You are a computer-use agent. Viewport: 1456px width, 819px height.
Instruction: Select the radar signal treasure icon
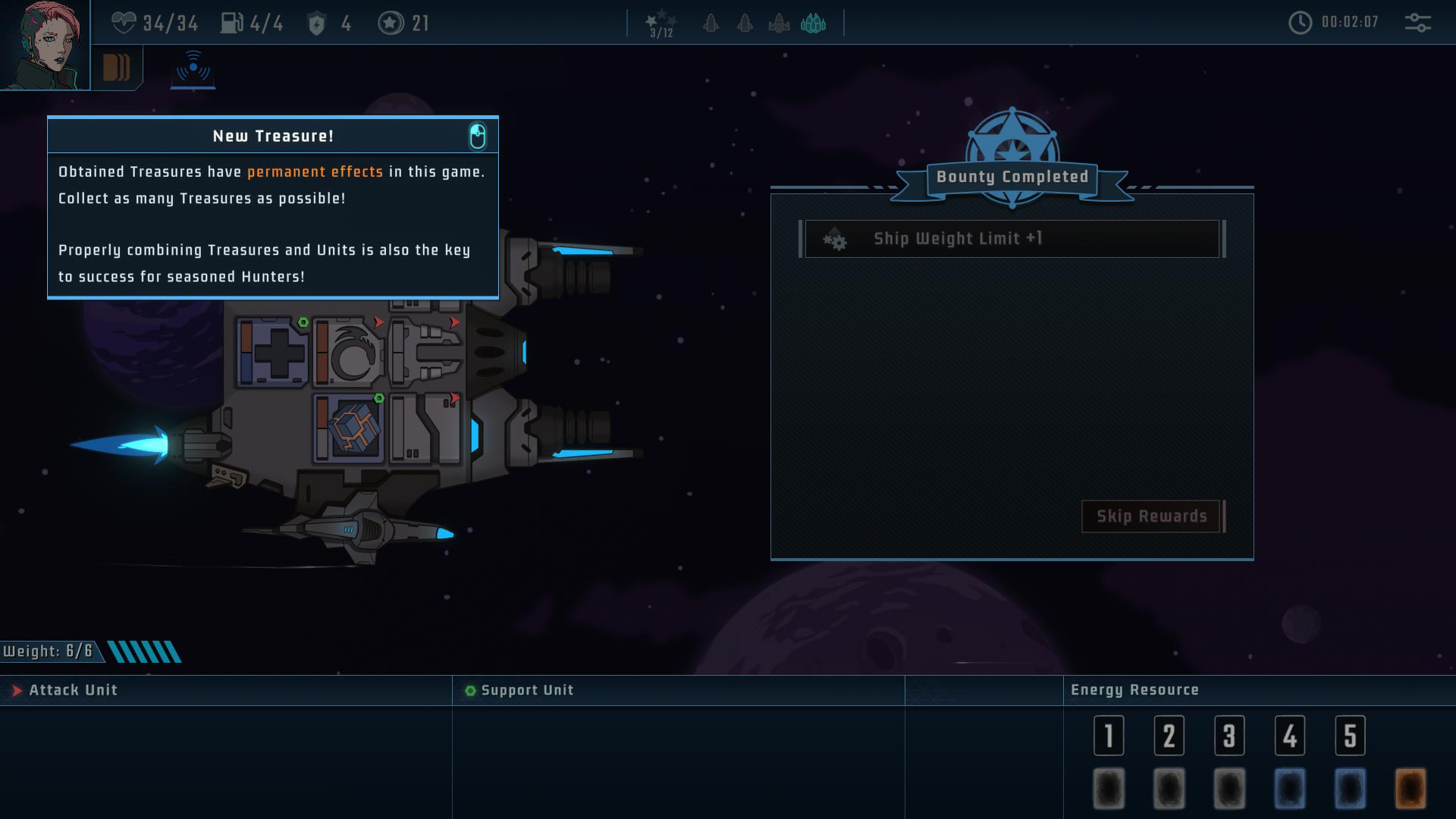pyautogui.click(x=193, y=68)
